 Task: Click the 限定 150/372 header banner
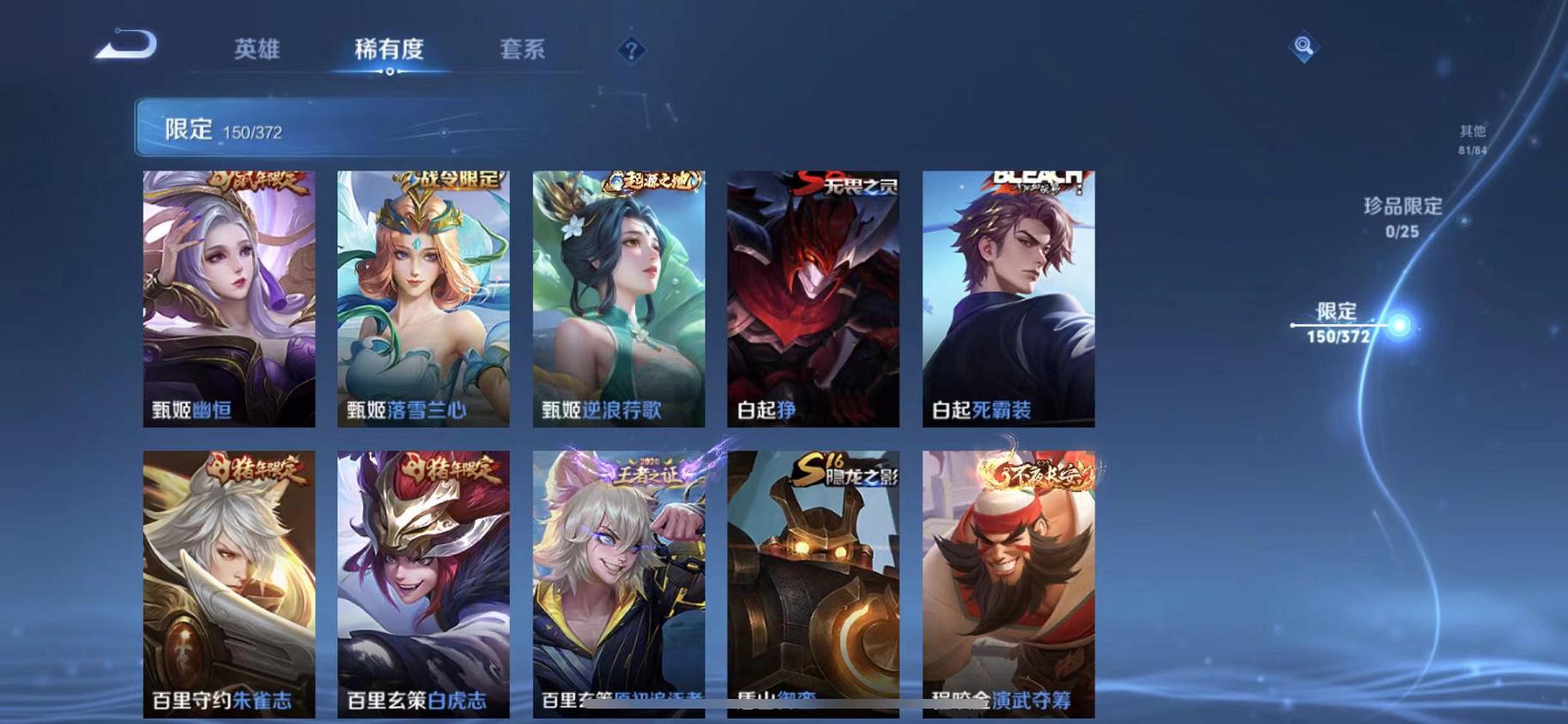pos(343,129)
